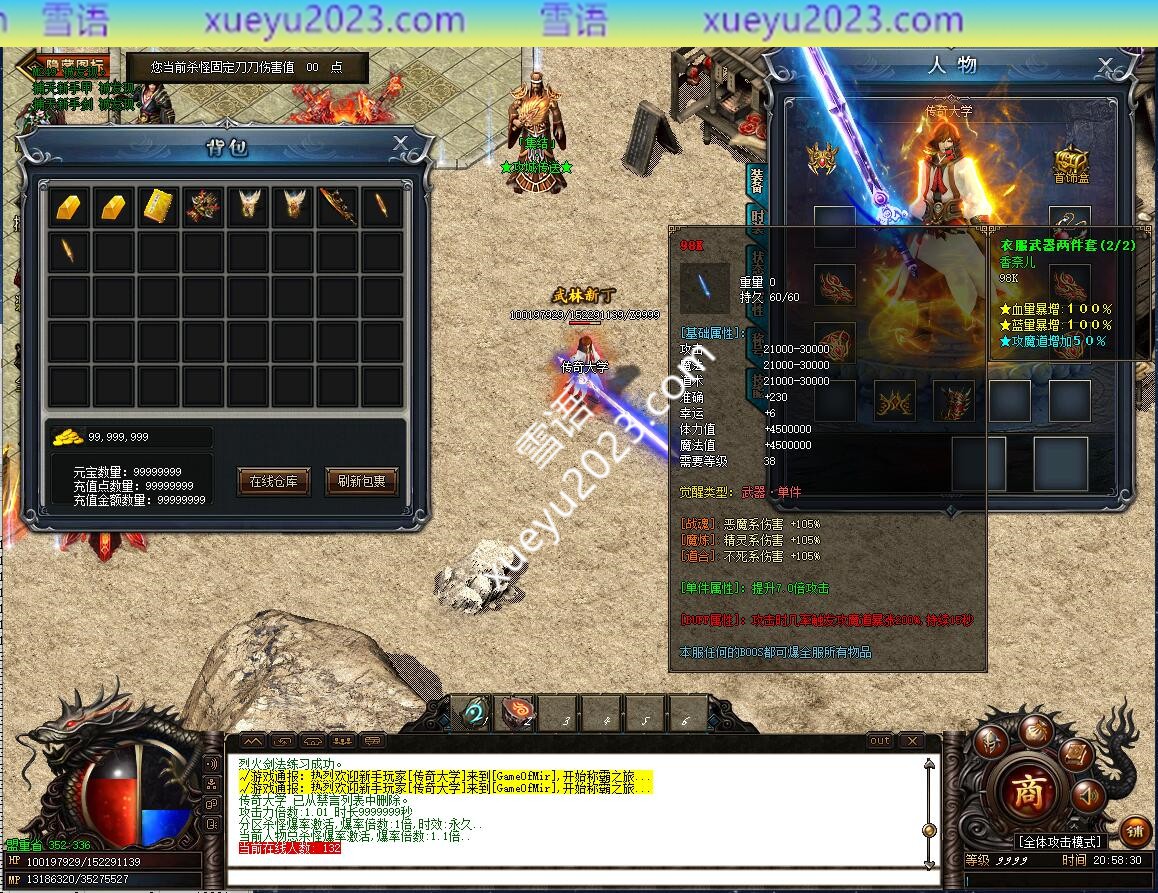Image resolution: width=1158 pixels, height=893 pixels.
Task: Close the 背包 backpack window
Action: pyautogui.click(x=400, y=144)
